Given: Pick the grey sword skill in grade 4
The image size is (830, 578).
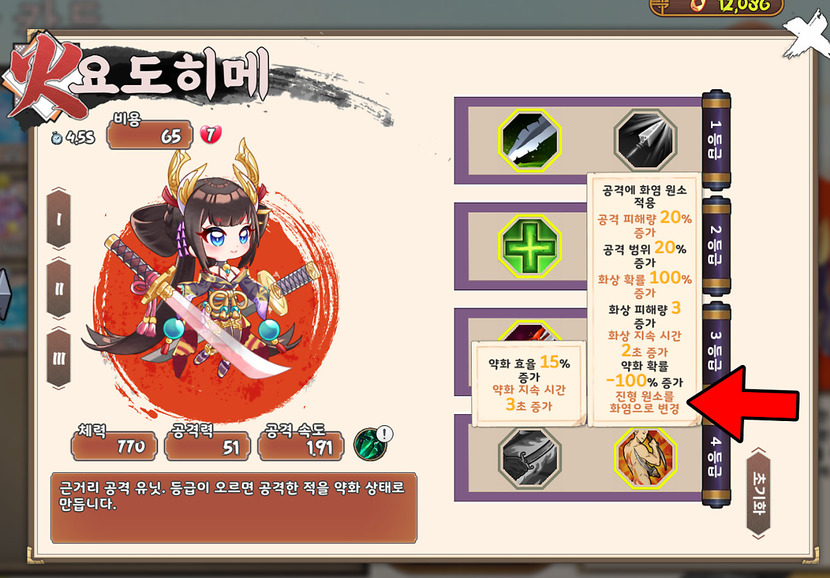Looking at the screenshot, I should click(x=530, y=457).
